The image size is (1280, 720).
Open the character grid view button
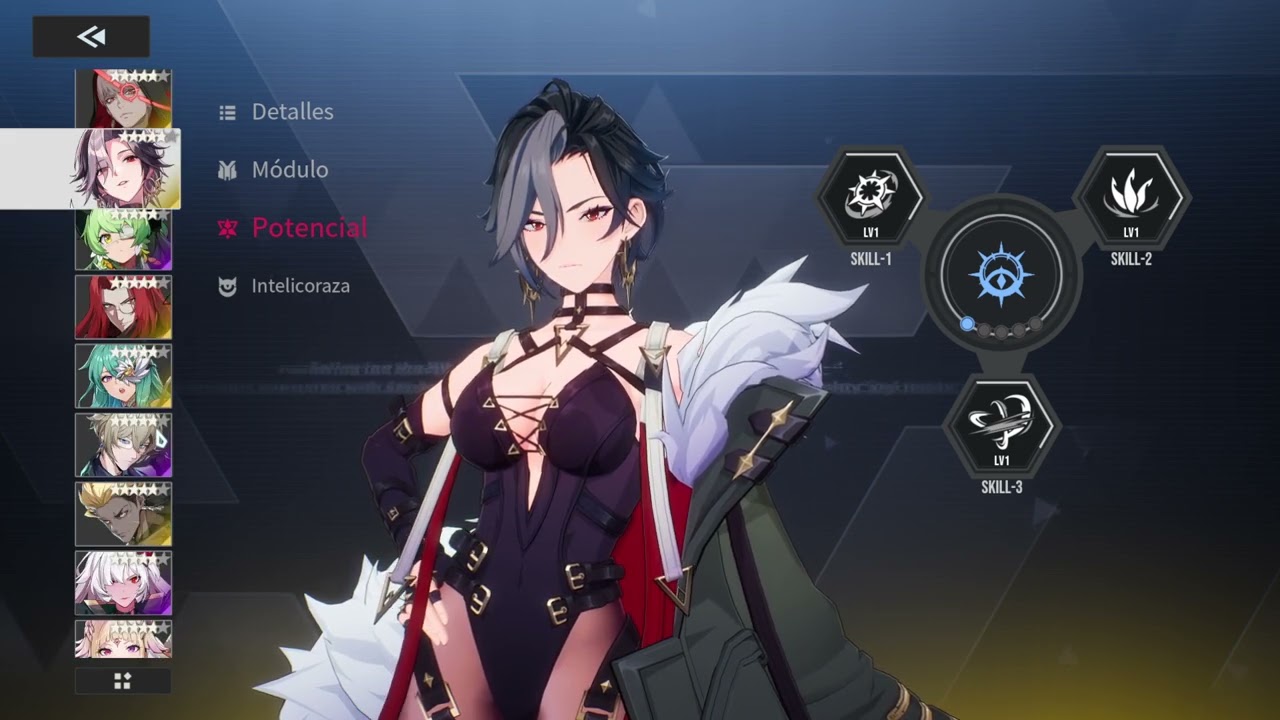123,681
